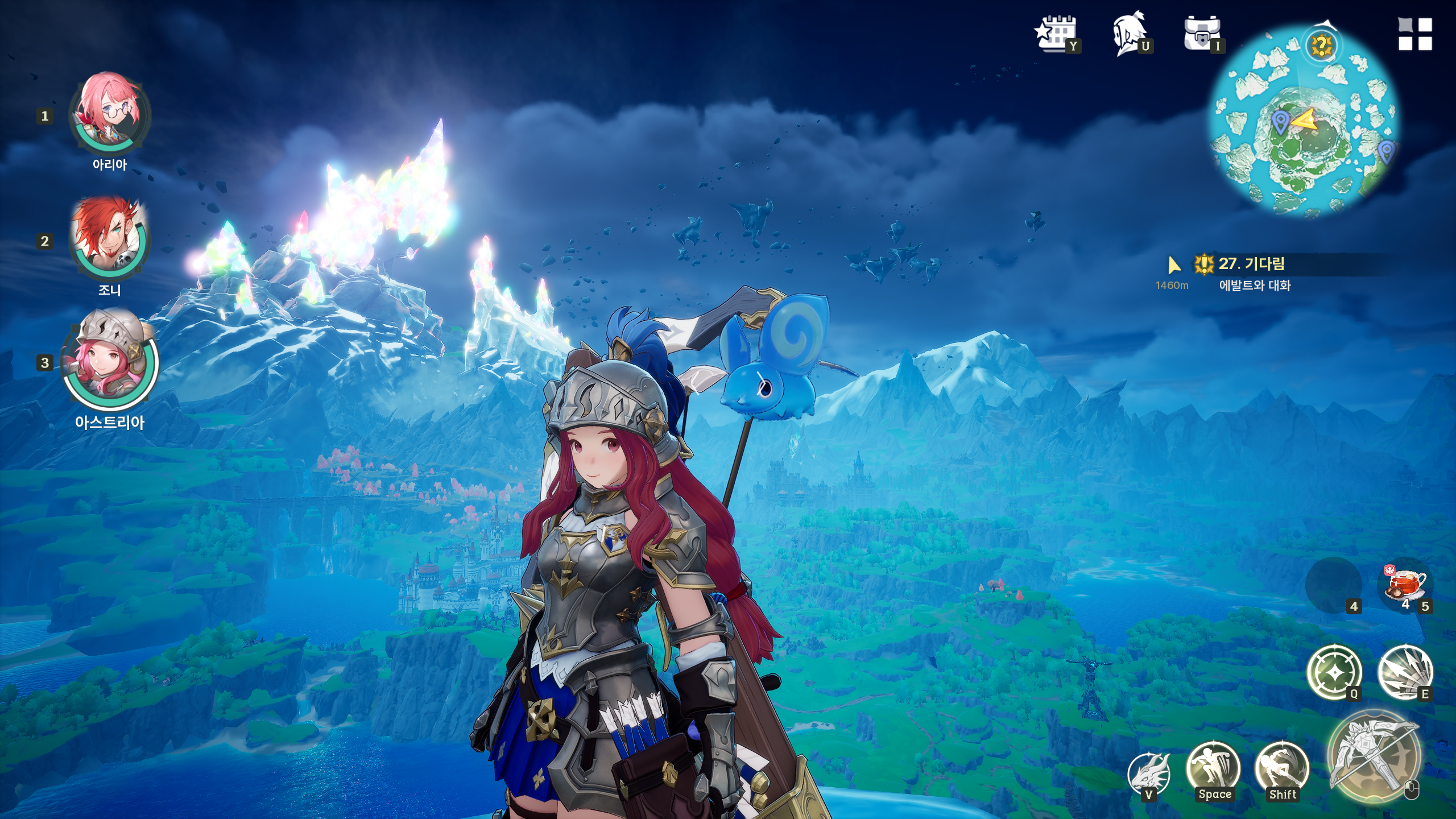Activate the multi-arrow volley skill

pyautogui.click(x=1405, y=673)
